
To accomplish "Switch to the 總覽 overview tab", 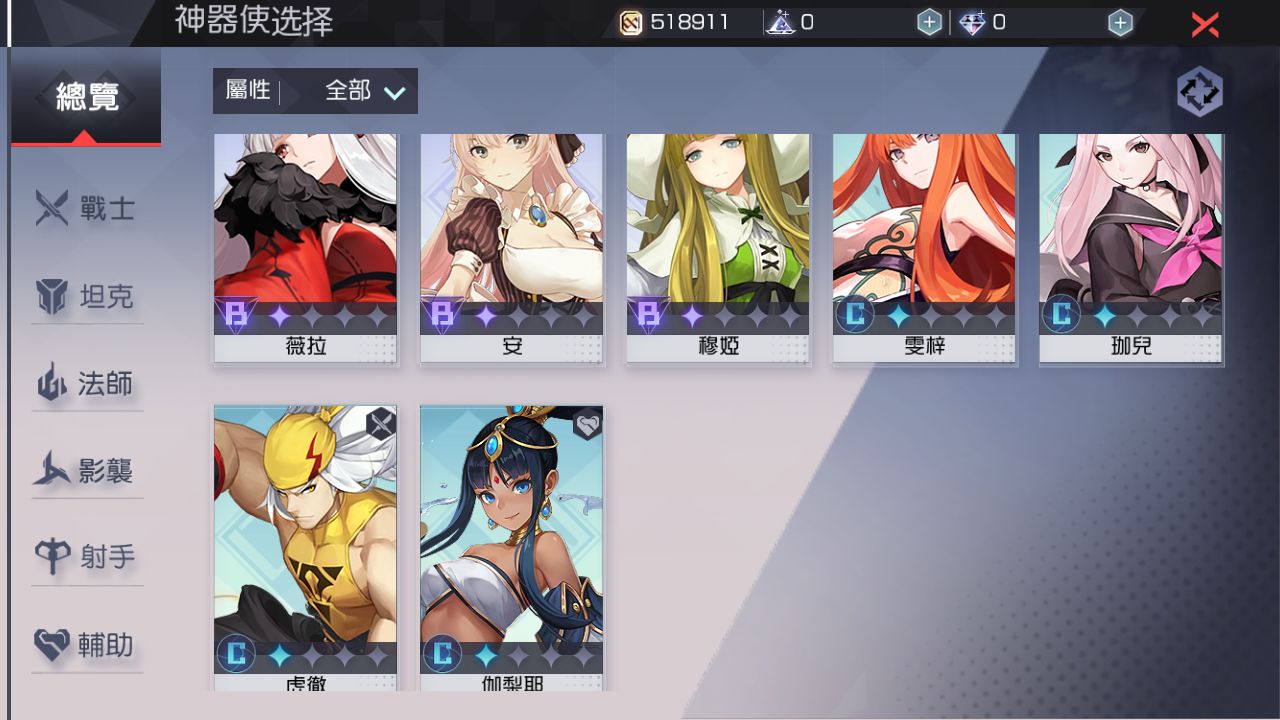I will [86, 98].
